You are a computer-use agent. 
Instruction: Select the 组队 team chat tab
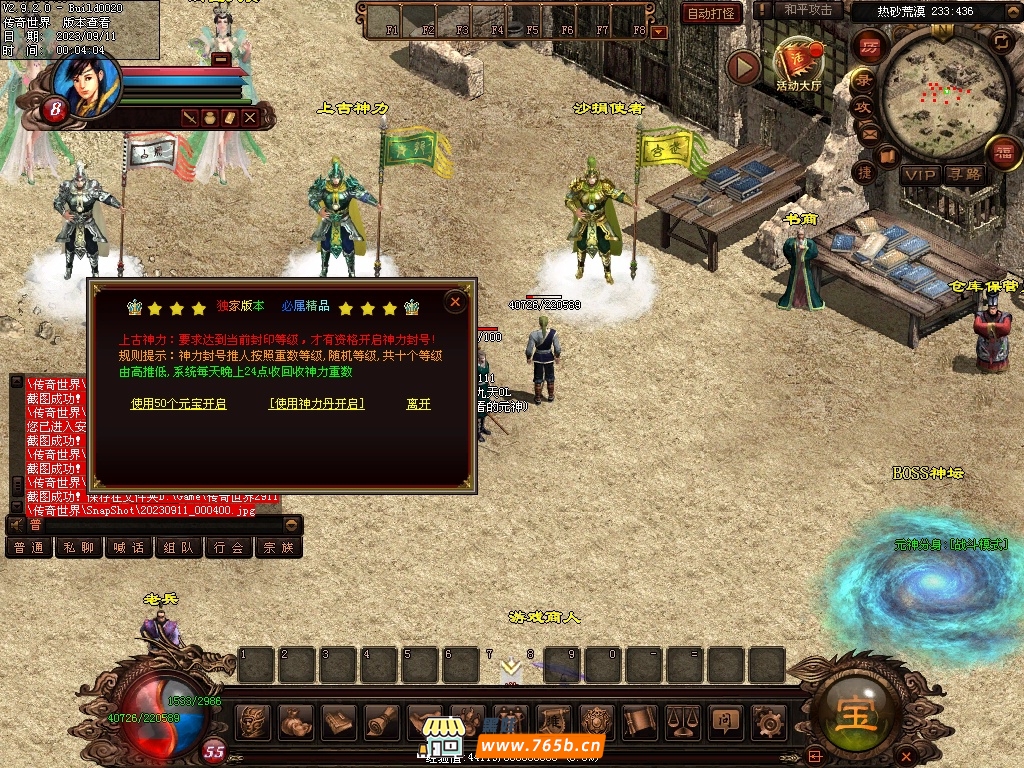click(x=178, y=548)
